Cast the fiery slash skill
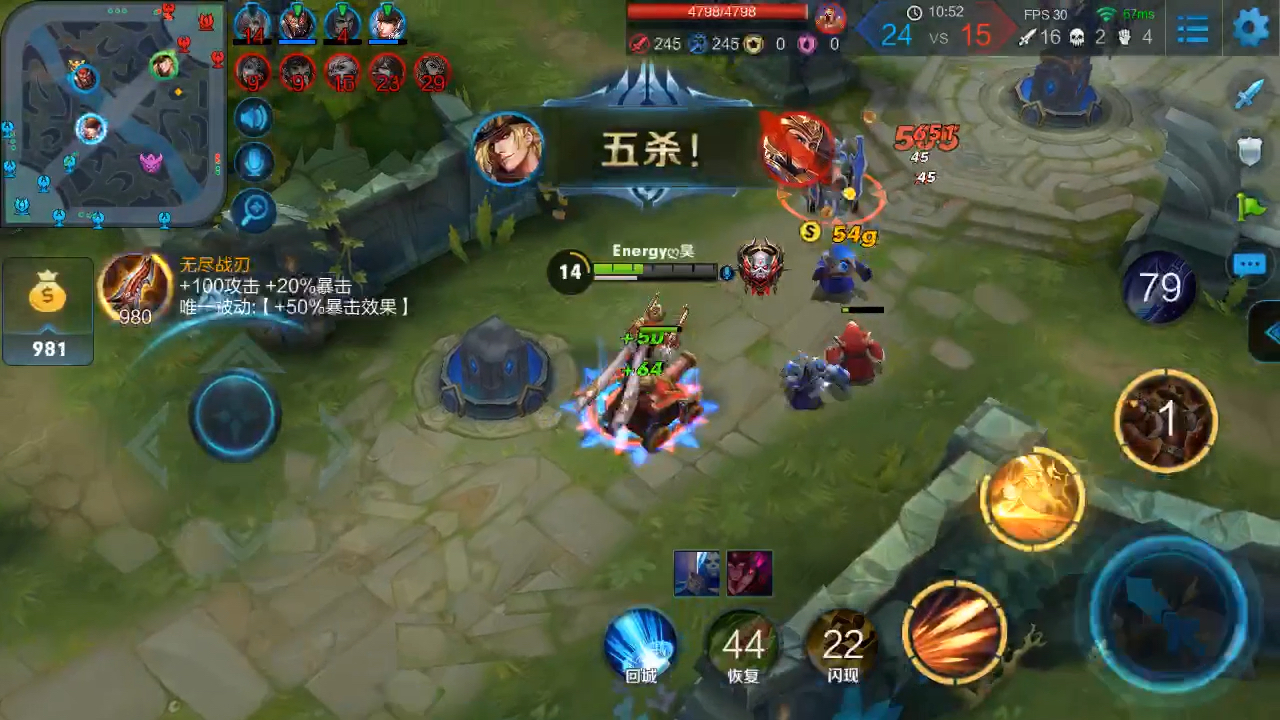Viewport: 1280px width, 720px height. click(954, 630)
